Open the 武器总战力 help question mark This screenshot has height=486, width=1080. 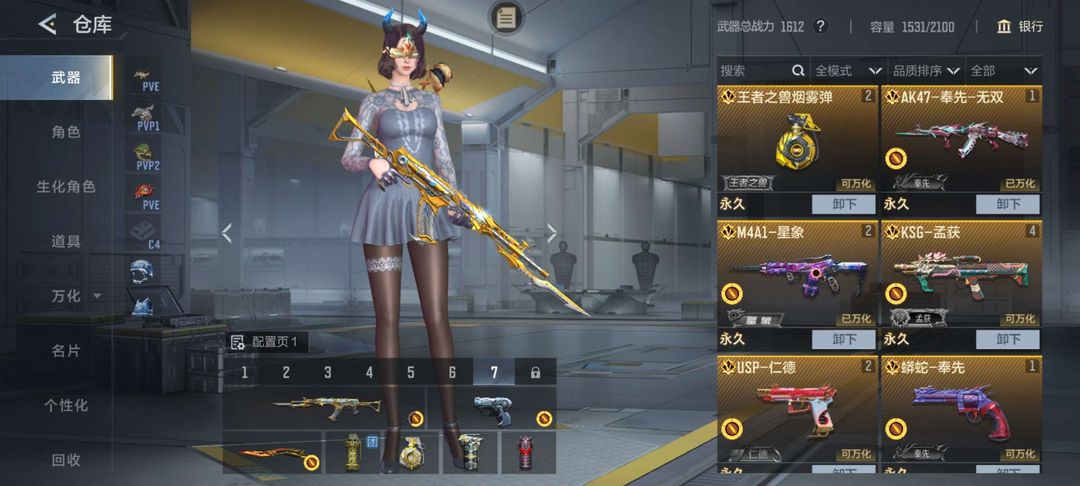click(821, 27)
